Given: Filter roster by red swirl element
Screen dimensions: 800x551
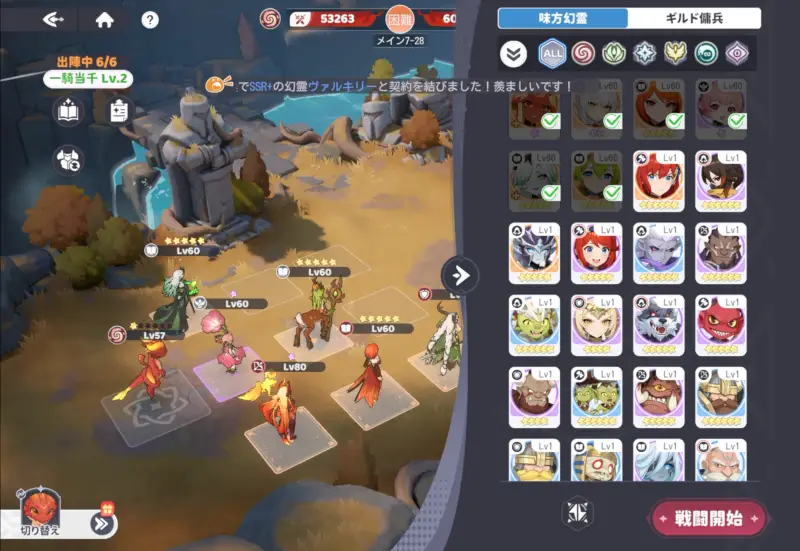Looking at the screenshot, I should (x=583, y=53).
